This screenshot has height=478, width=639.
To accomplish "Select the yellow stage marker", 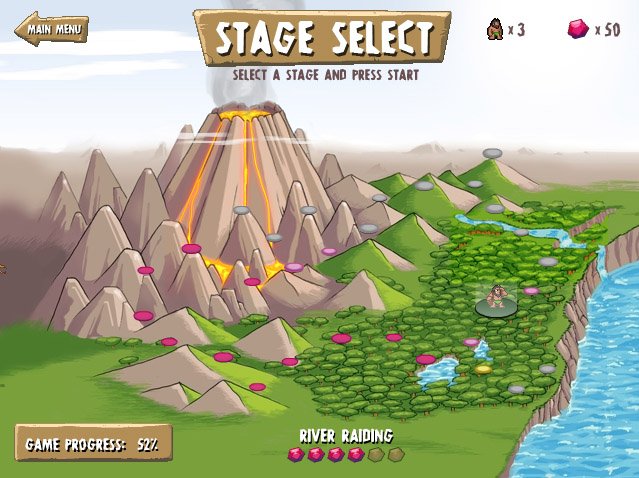I will (484, 369).
